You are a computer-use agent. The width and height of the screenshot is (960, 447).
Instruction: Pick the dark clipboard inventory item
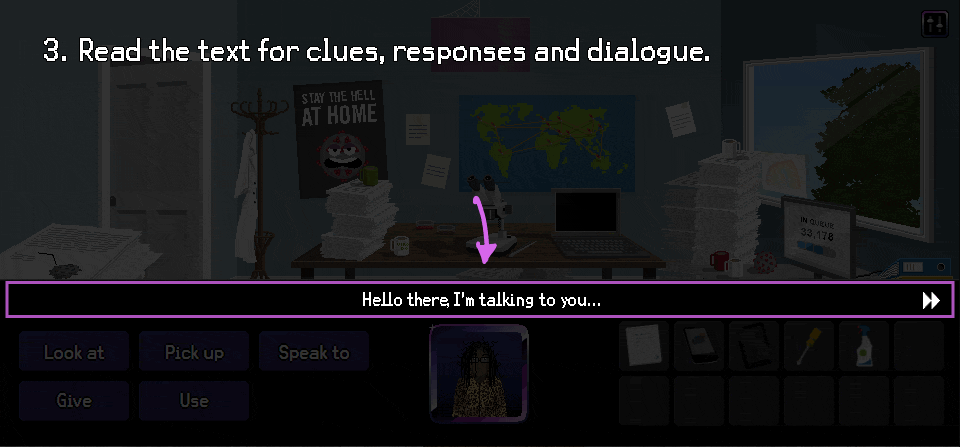[x=753, y=345]
